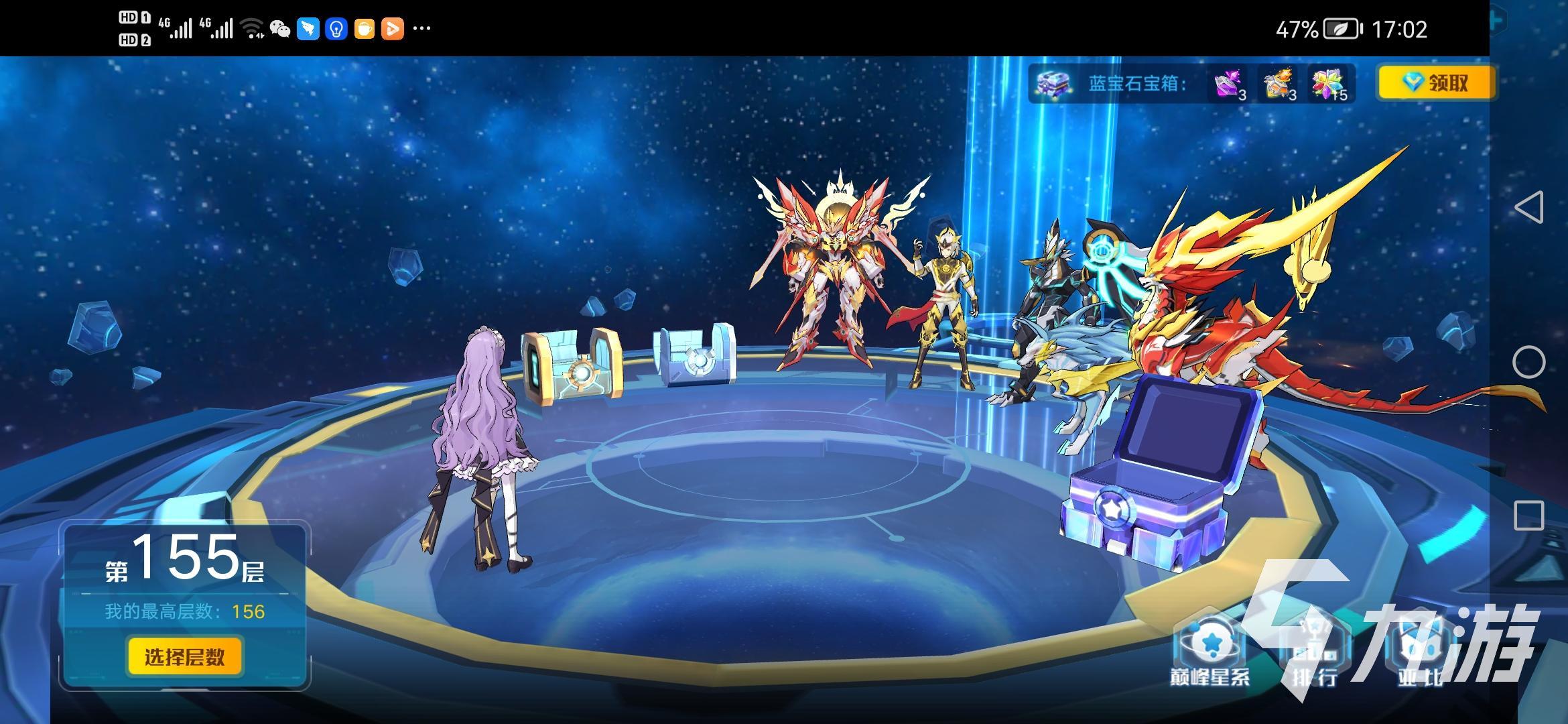Open the 选择层数 floor selector
1568x724 pixels.
click(184, 656)
